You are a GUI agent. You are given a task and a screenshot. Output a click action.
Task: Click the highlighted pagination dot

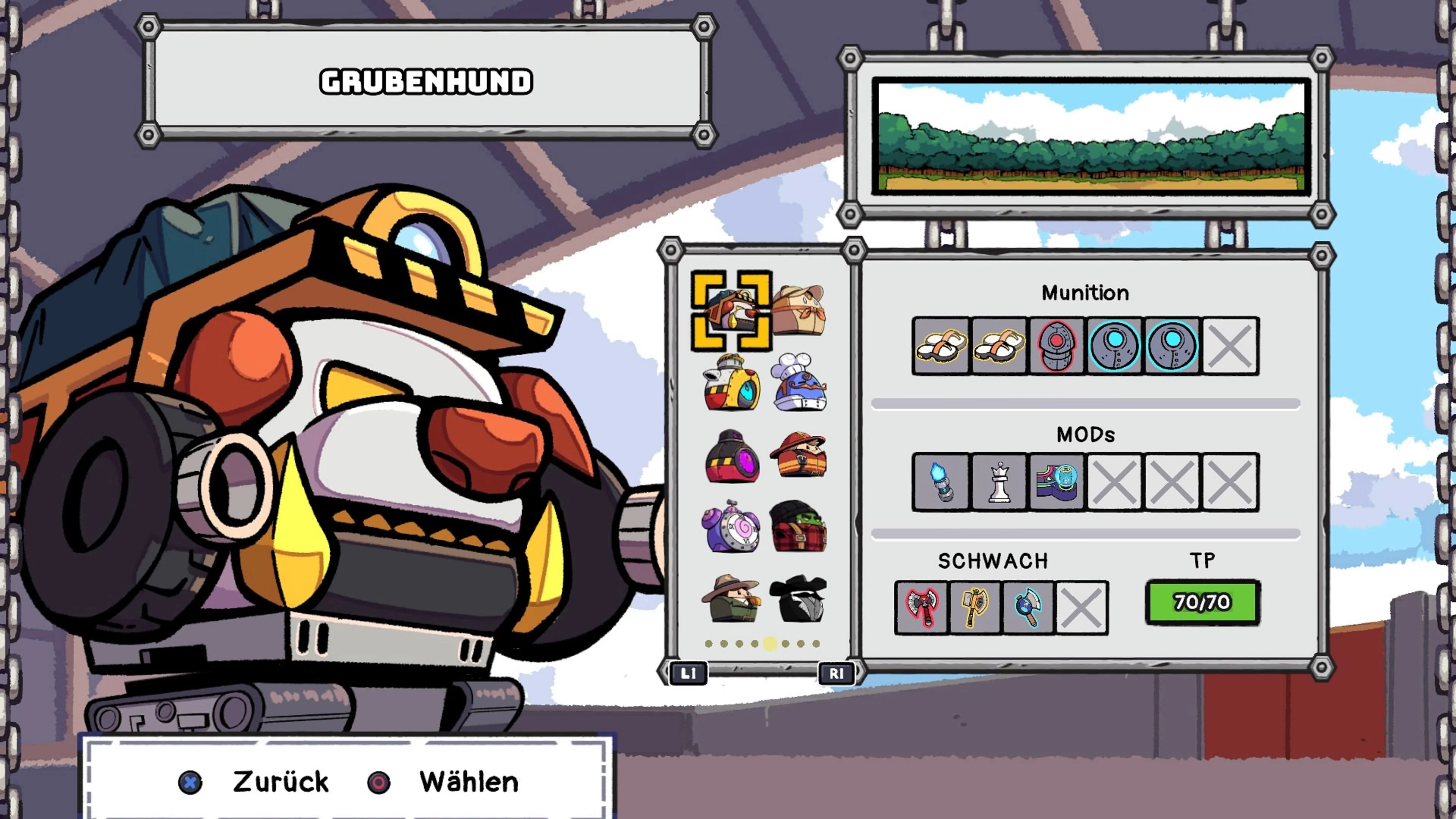[x=770, y=644]
